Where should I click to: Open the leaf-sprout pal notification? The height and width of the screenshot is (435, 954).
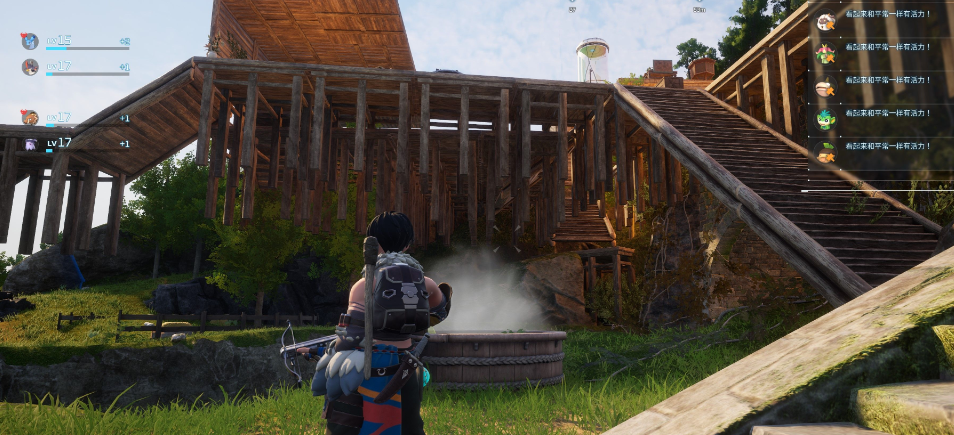coord(825,152)
